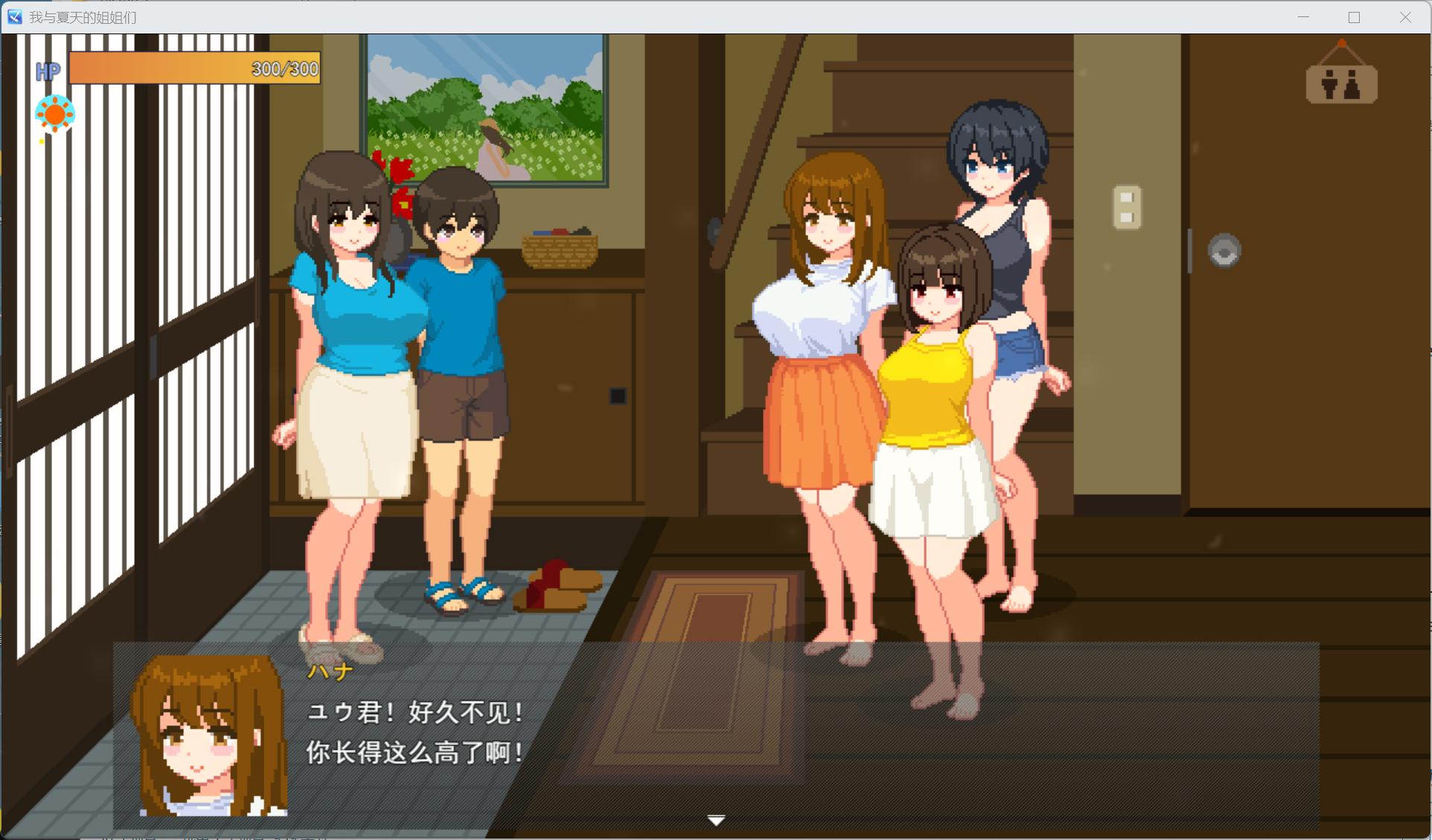Image resolution: width=1432 pixels, height=840 pixels.
Task: Click the red slippers on the floor
Action: pyautogui.click(x=555, y=585)
